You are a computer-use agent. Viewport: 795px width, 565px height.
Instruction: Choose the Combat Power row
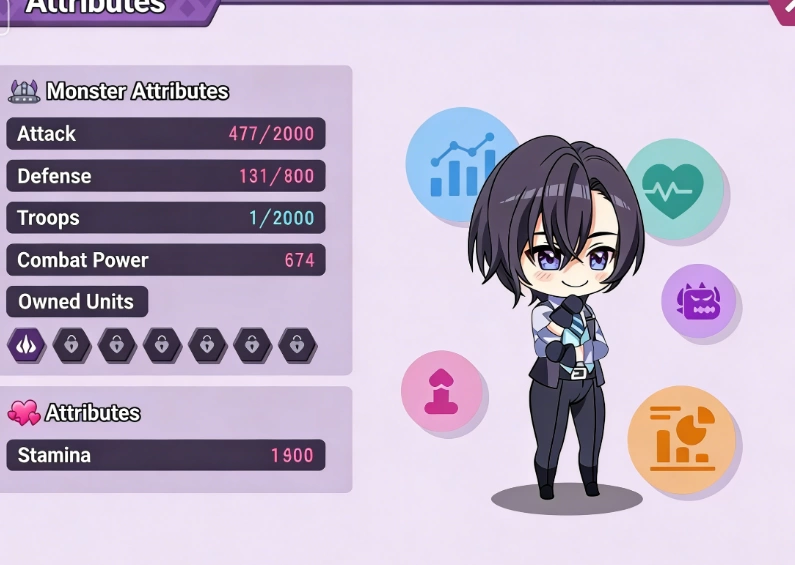[166, 260]
